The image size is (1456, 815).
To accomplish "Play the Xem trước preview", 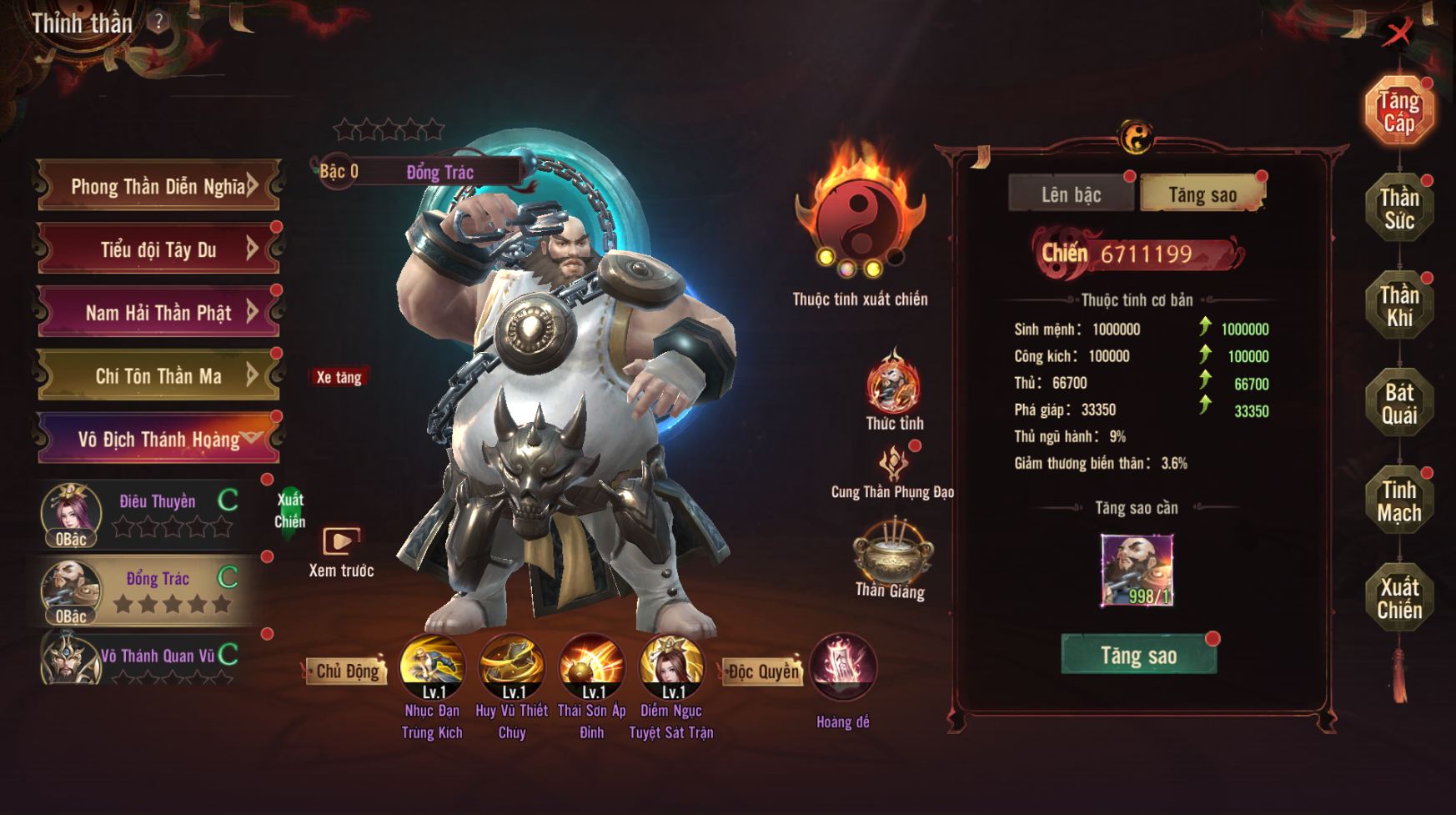I will click(341, 542).
